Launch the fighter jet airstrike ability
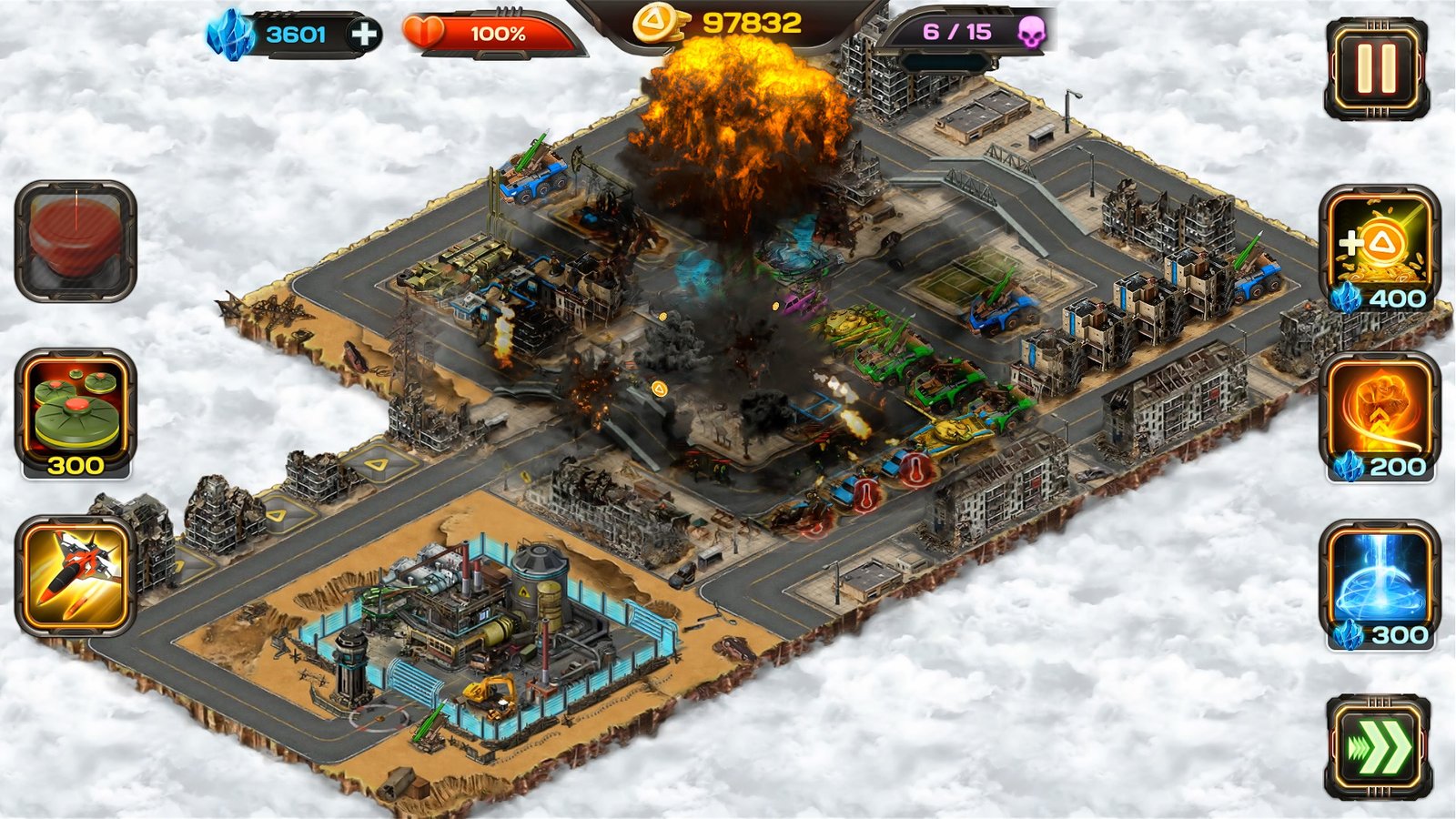The height and width of the screenshot is (819, 1456). (x=75, y=575)
